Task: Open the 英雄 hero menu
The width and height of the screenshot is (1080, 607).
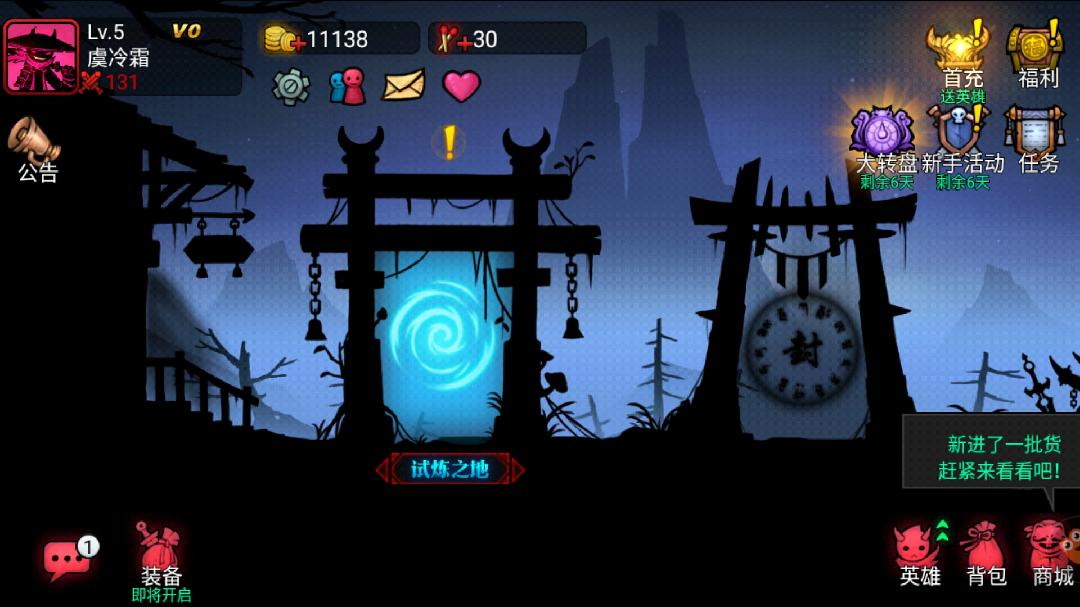Action: pos(919,555)
